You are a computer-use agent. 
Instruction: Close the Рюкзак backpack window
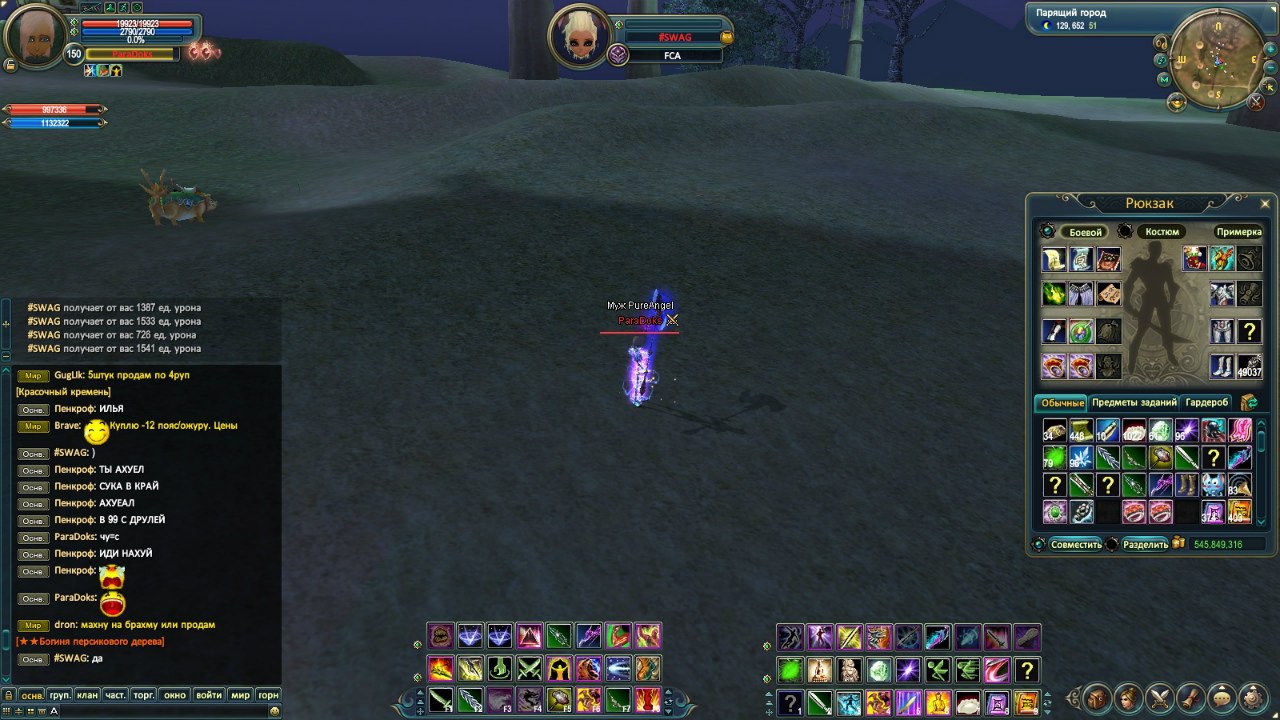click(x=1264, y=203)
